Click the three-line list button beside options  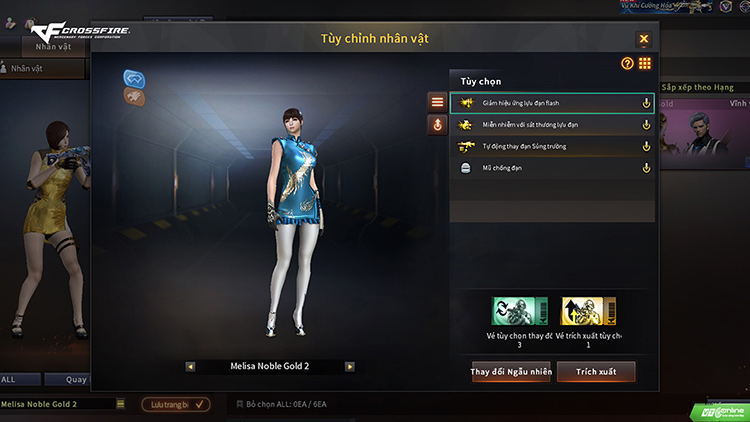[437, 102]
